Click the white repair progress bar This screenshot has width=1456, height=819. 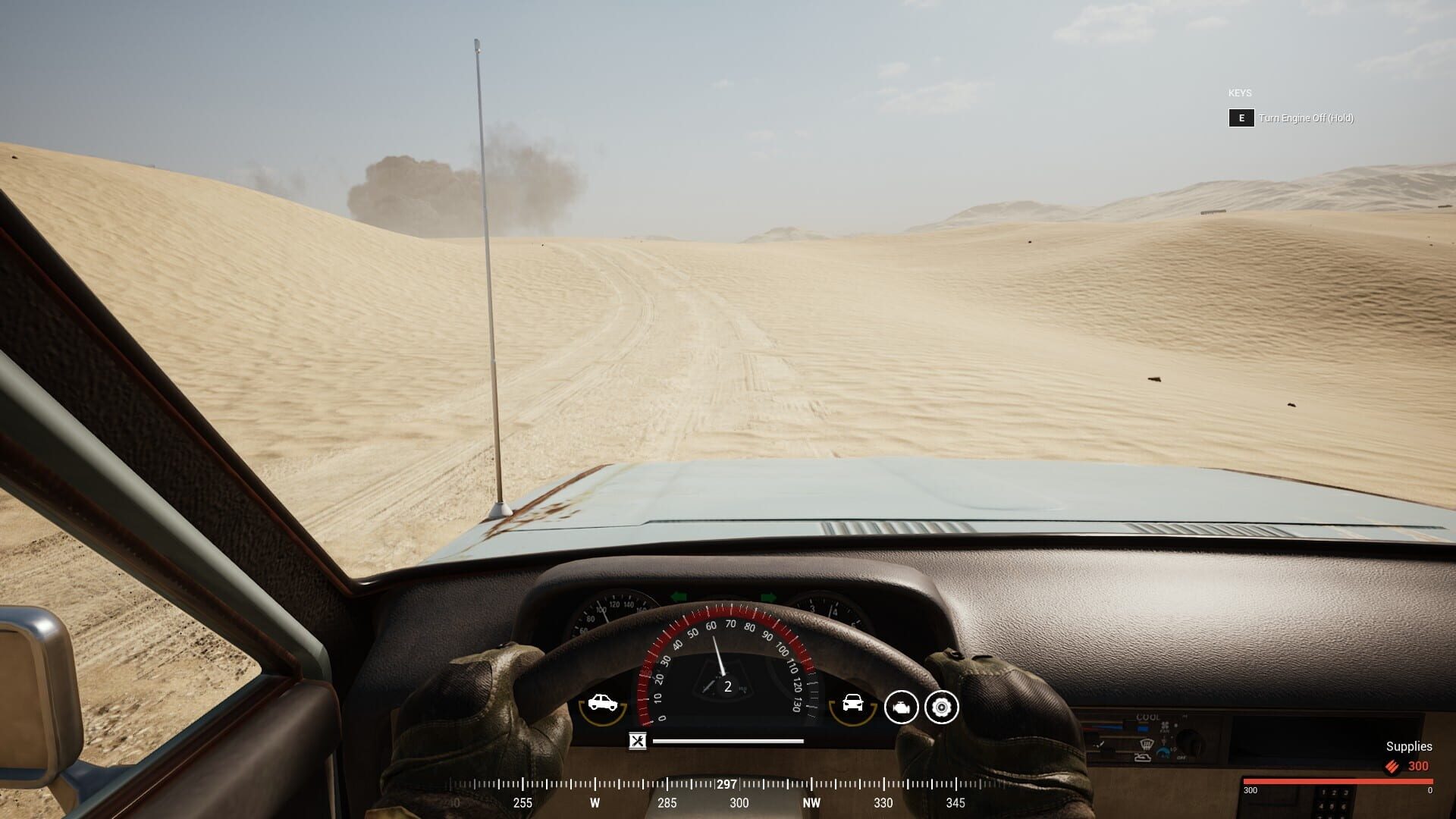point(728,741)
